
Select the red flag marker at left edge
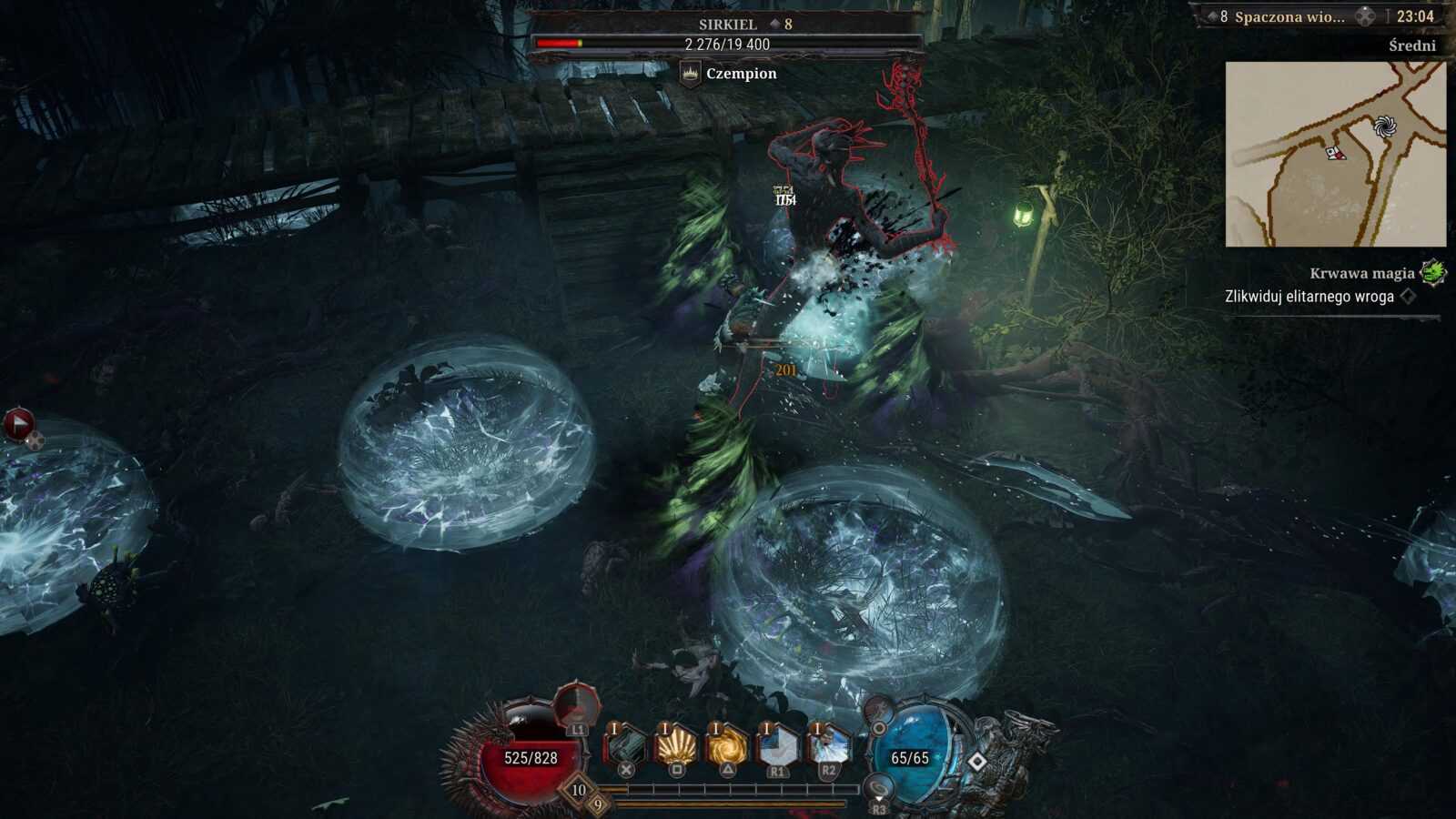(x=18, y=423)
